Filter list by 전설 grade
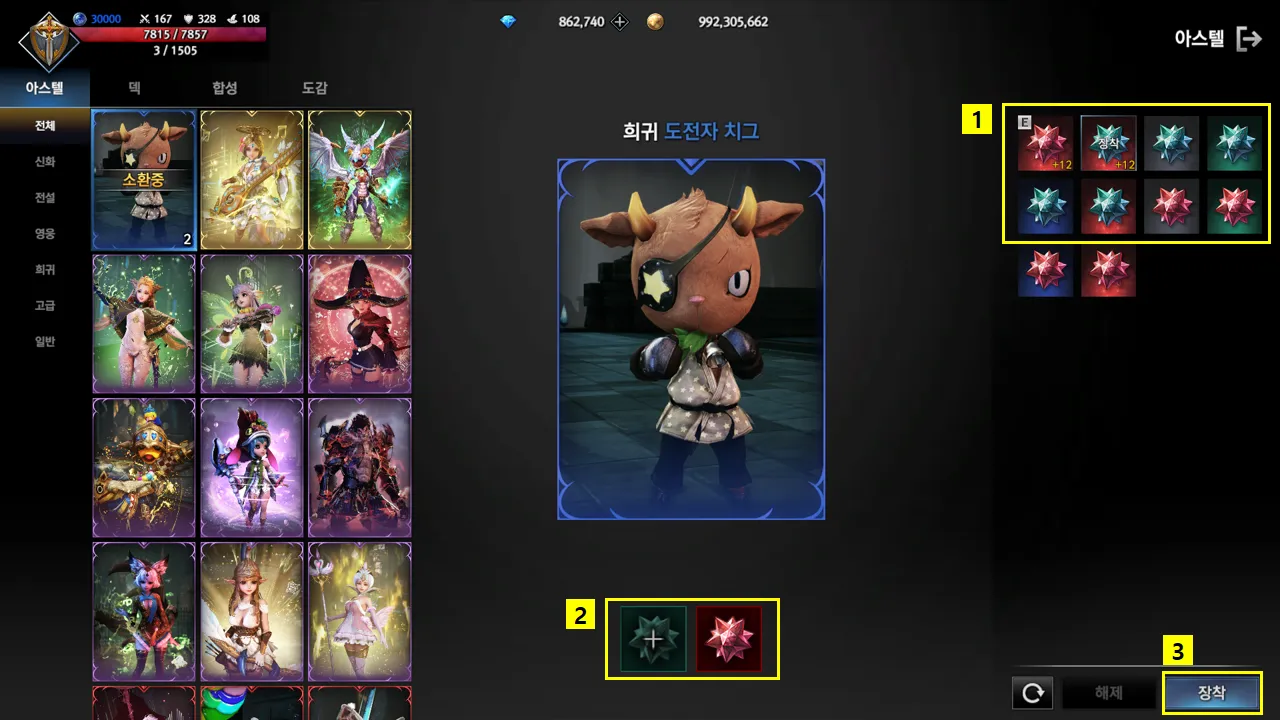The height and width of the screenshot is (720, 1280). click(45, 198)
